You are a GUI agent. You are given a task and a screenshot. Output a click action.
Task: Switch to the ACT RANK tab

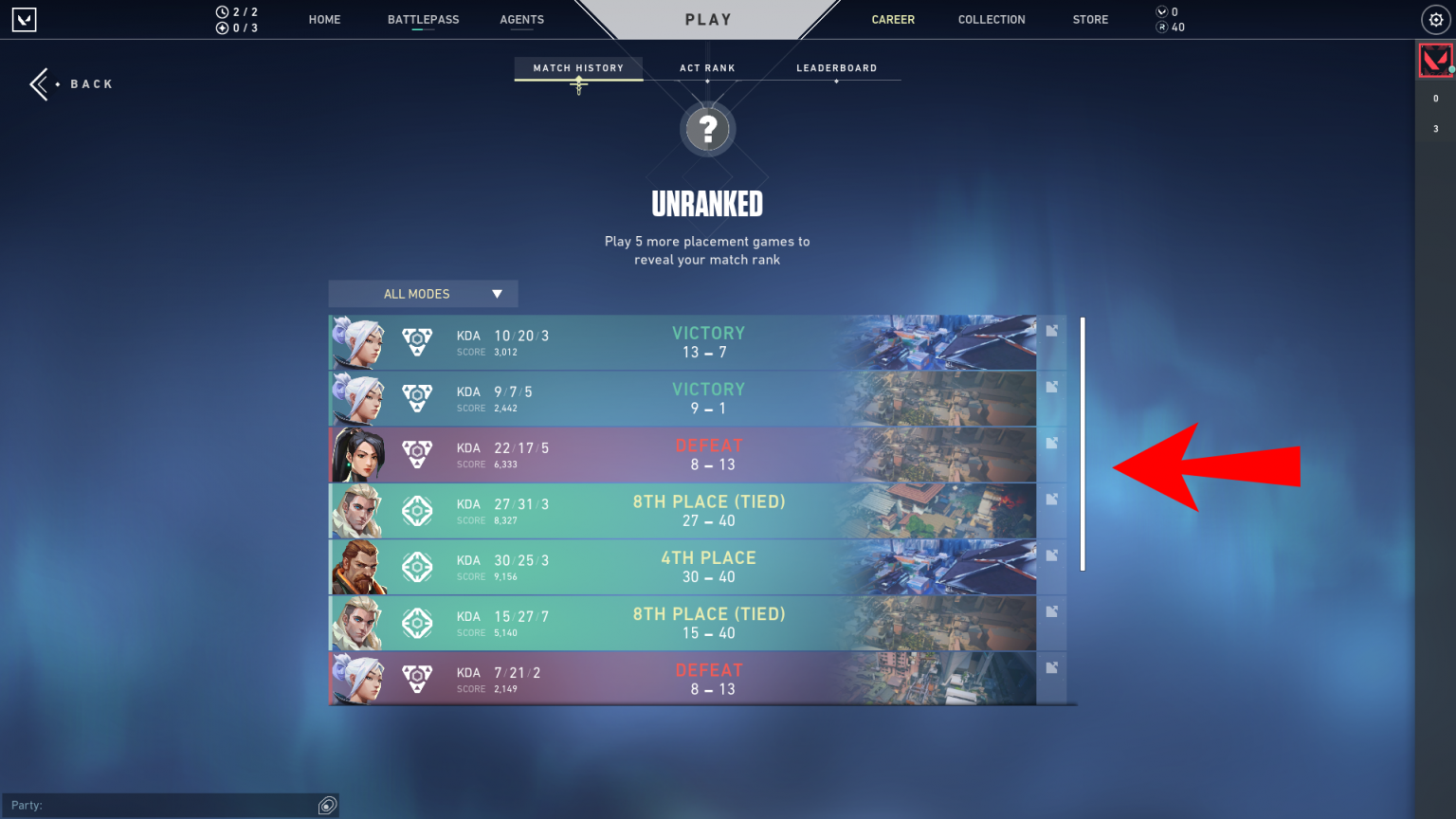tap(707, 67)
